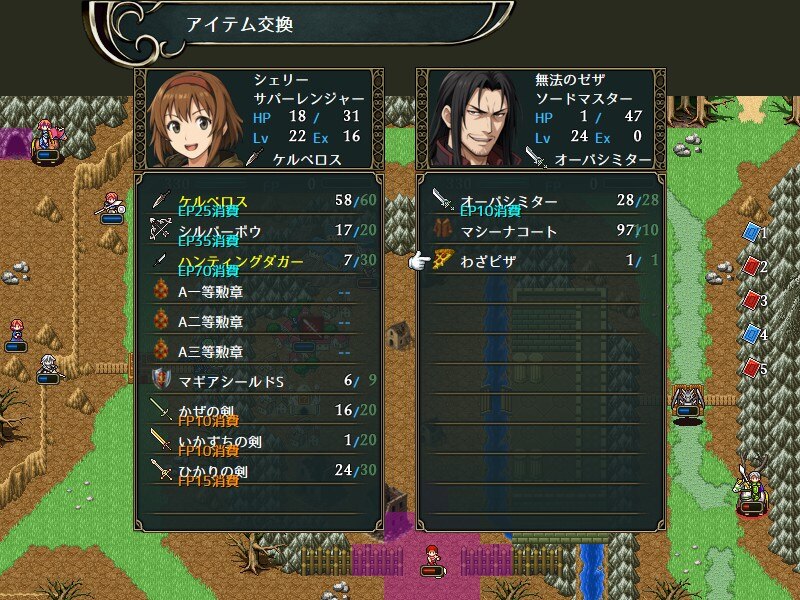Click Sherry's character portrait
Viewport: 800px width, 600px height.
click(194, 118)
